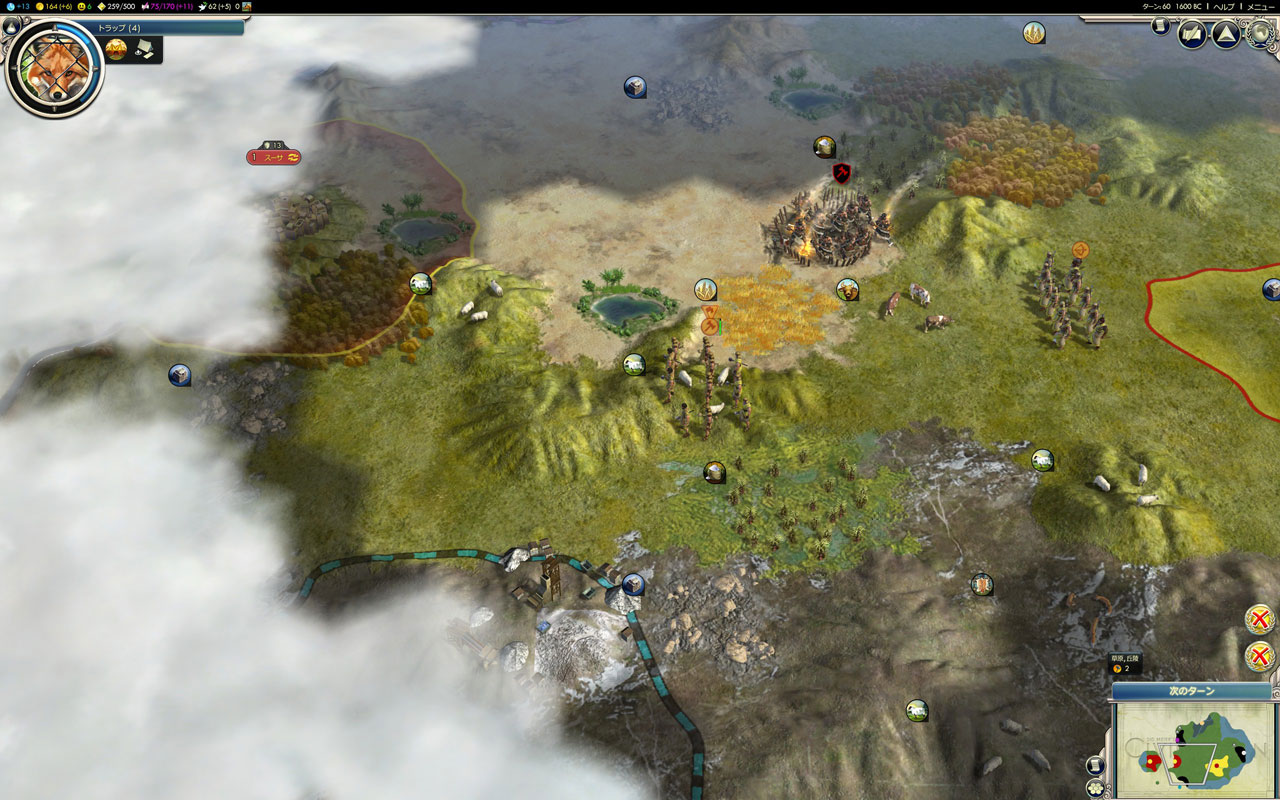Open the tech tree via fox research portrait
The height and width of the screenshot is (800, 1280).
click(x=53, y=67)
